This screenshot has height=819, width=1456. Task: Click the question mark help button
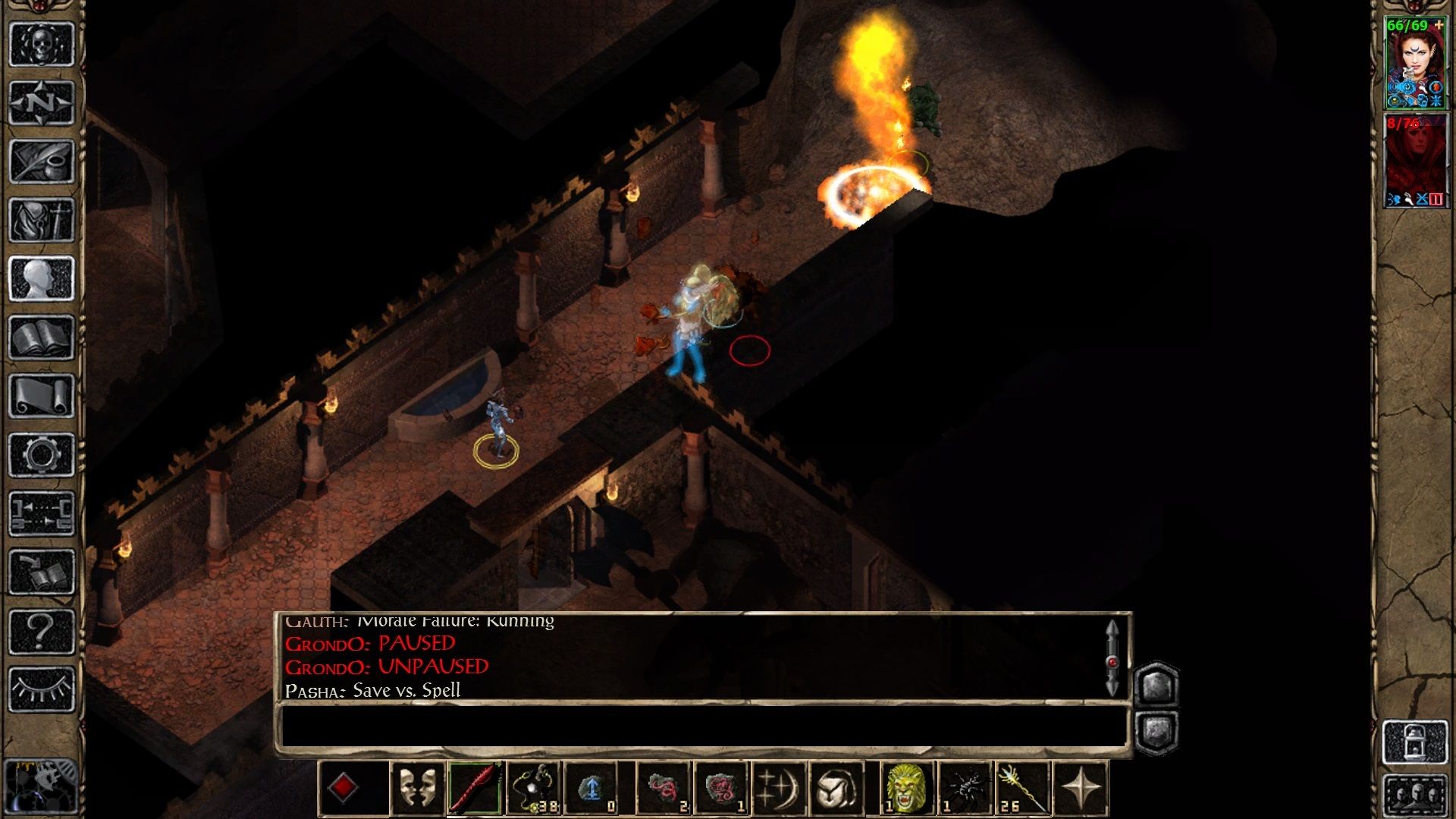pyautogui.click(x=41, y=631)
